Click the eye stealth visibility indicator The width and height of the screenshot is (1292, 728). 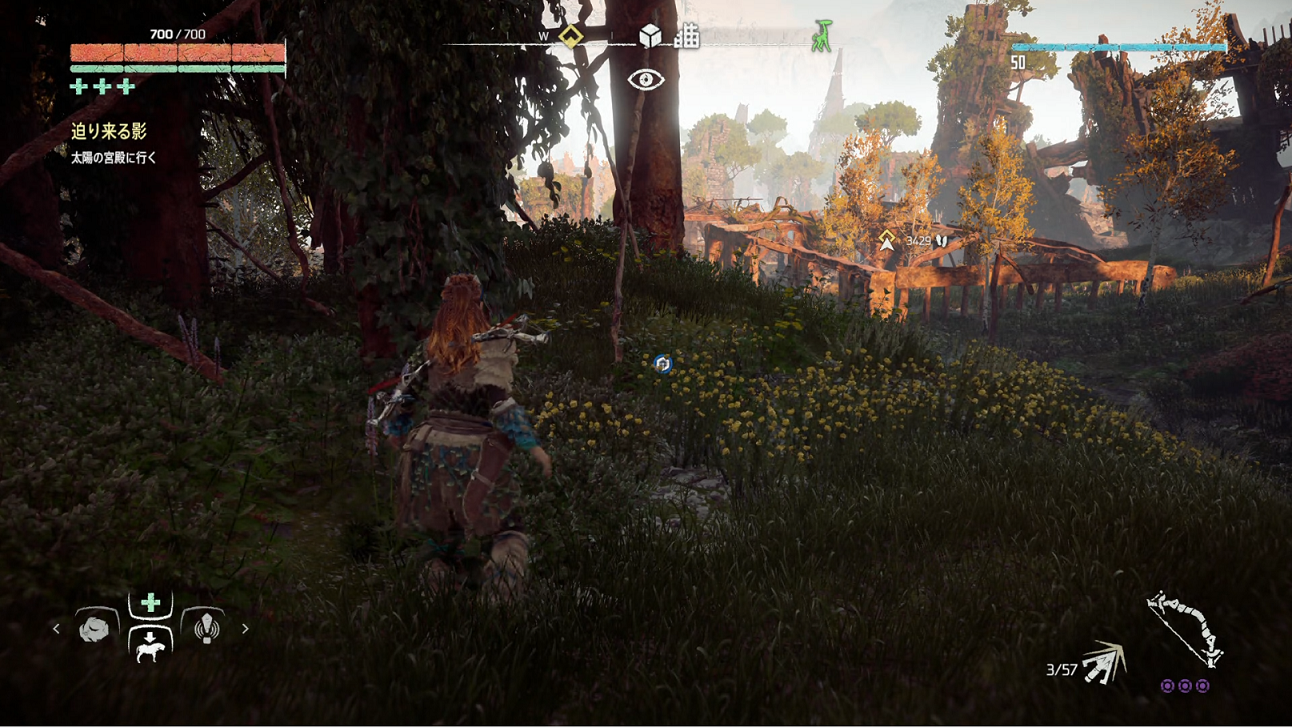[x=646, y=79]
